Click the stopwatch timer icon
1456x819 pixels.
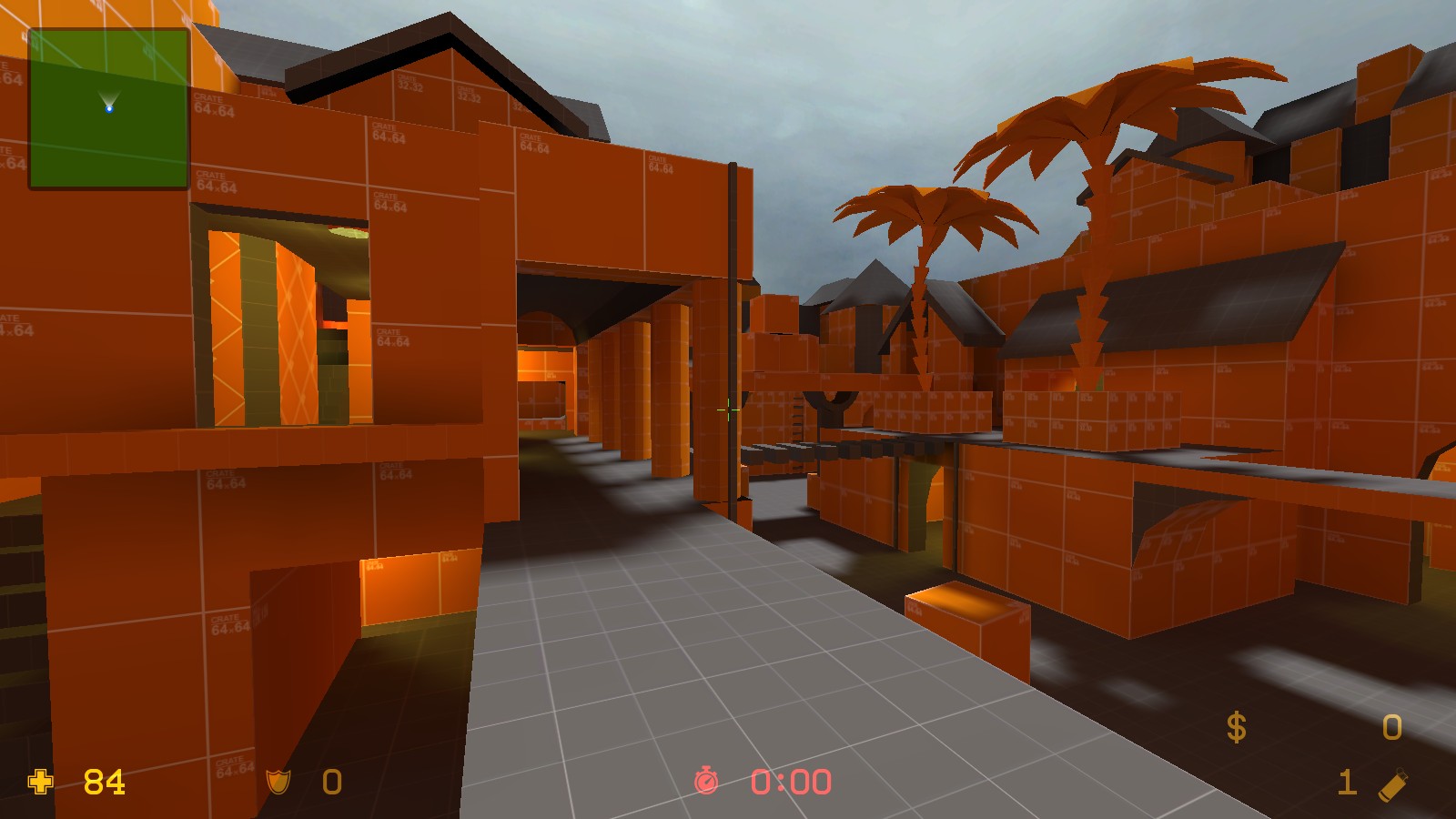(x=706, y=781)
